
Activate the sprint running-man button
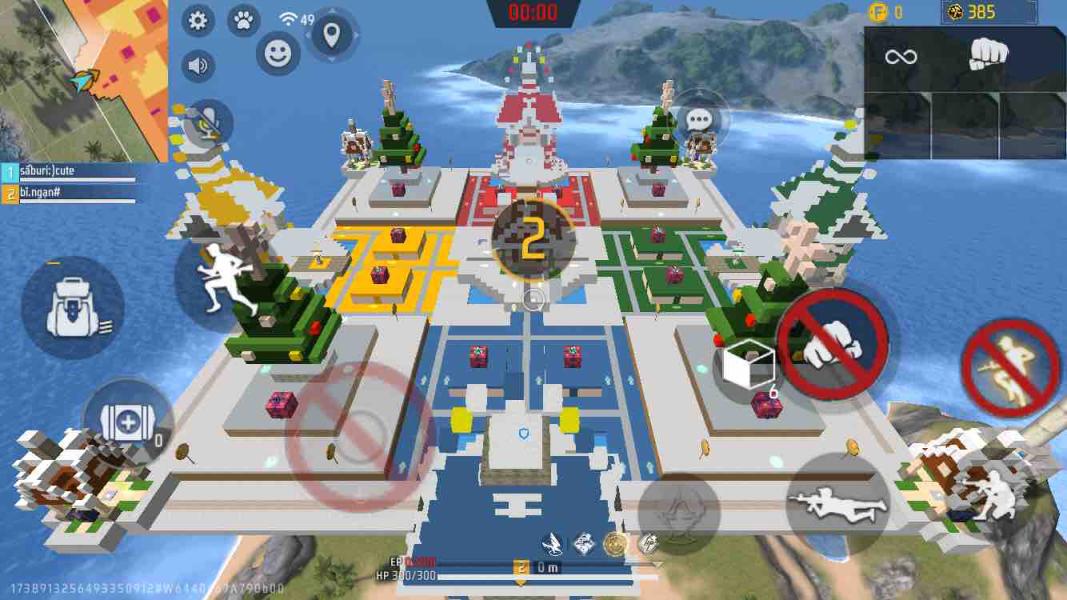[x=217, y=277]
